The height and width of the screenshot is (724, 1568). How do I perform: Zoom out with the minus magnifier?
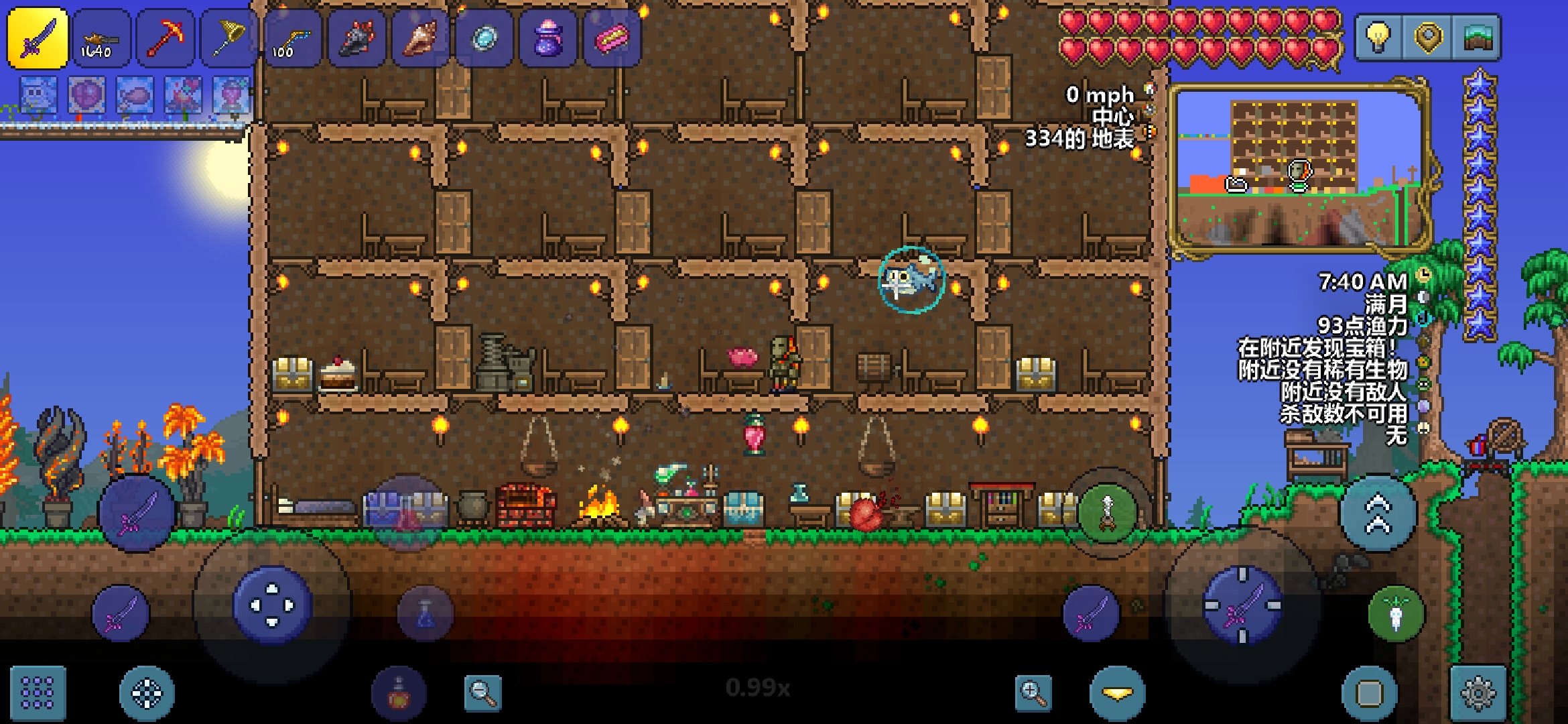pyautogui.click(x=482, y=692)
